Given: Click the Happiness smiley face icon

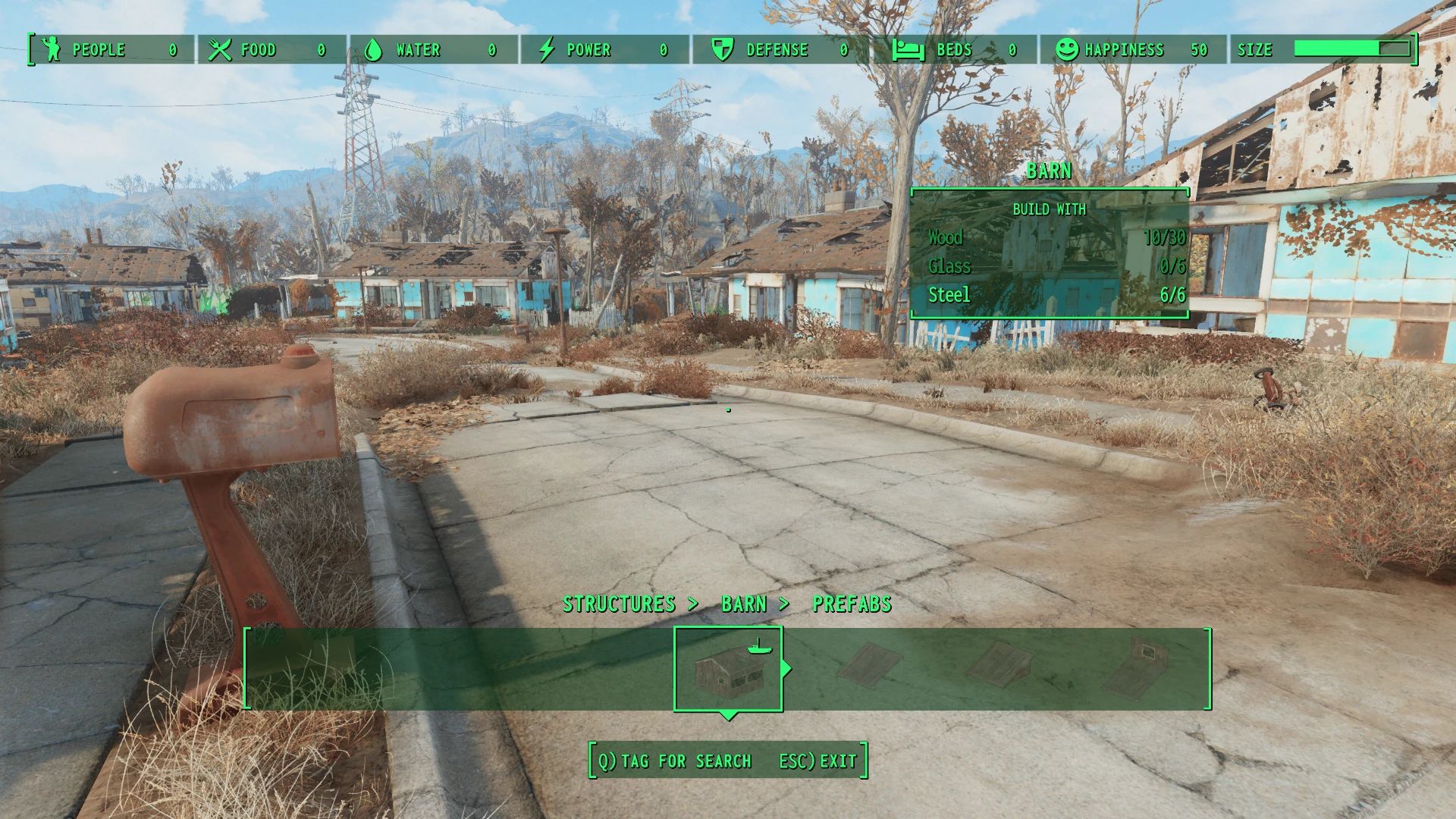Looking at the screenshot, I should click(x=1068, y=49).
